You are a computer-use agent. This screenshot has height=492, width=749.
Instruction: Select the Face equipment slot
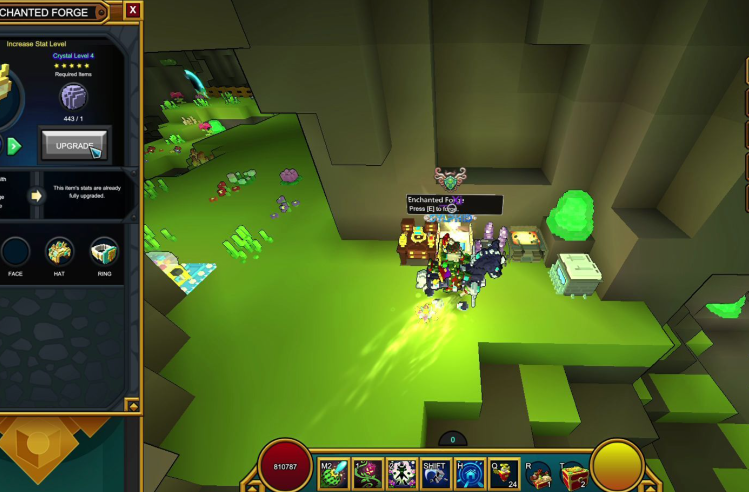click(x=14, y=252)
